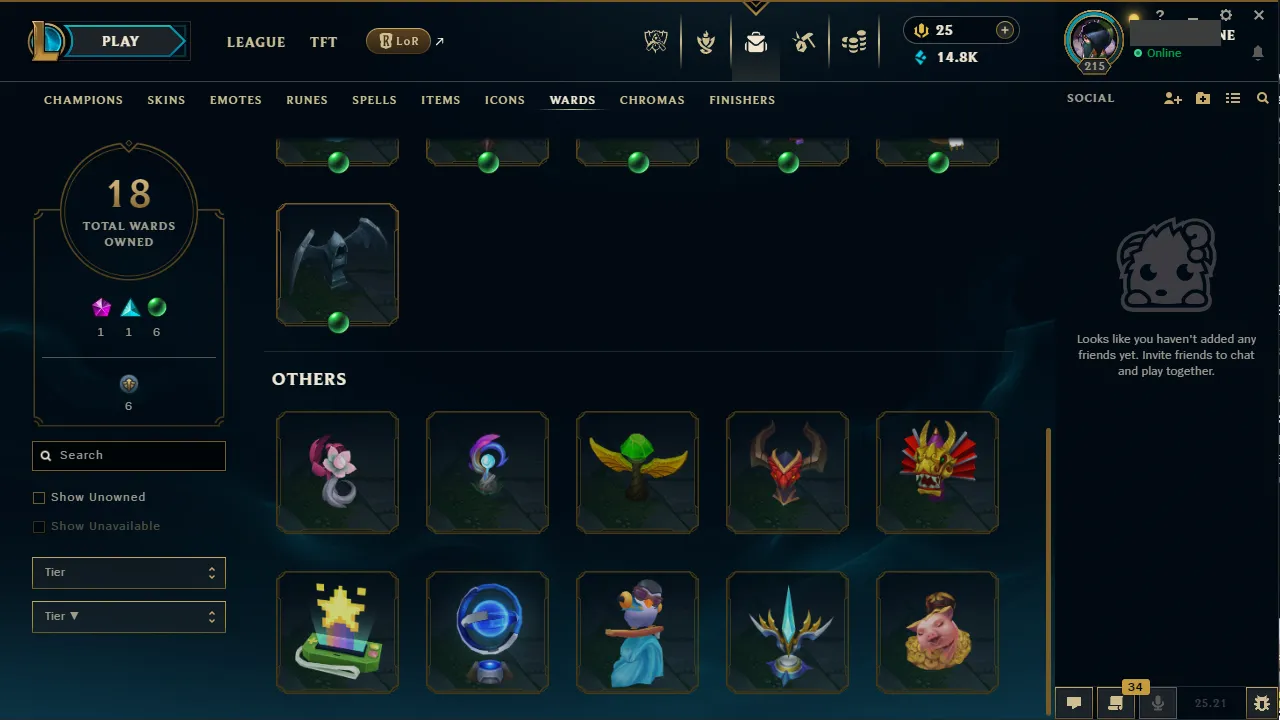Open Legends of Runeterra via the LoR link
Viewport: 1280px width, 720px height.
(x=398, y=41)
